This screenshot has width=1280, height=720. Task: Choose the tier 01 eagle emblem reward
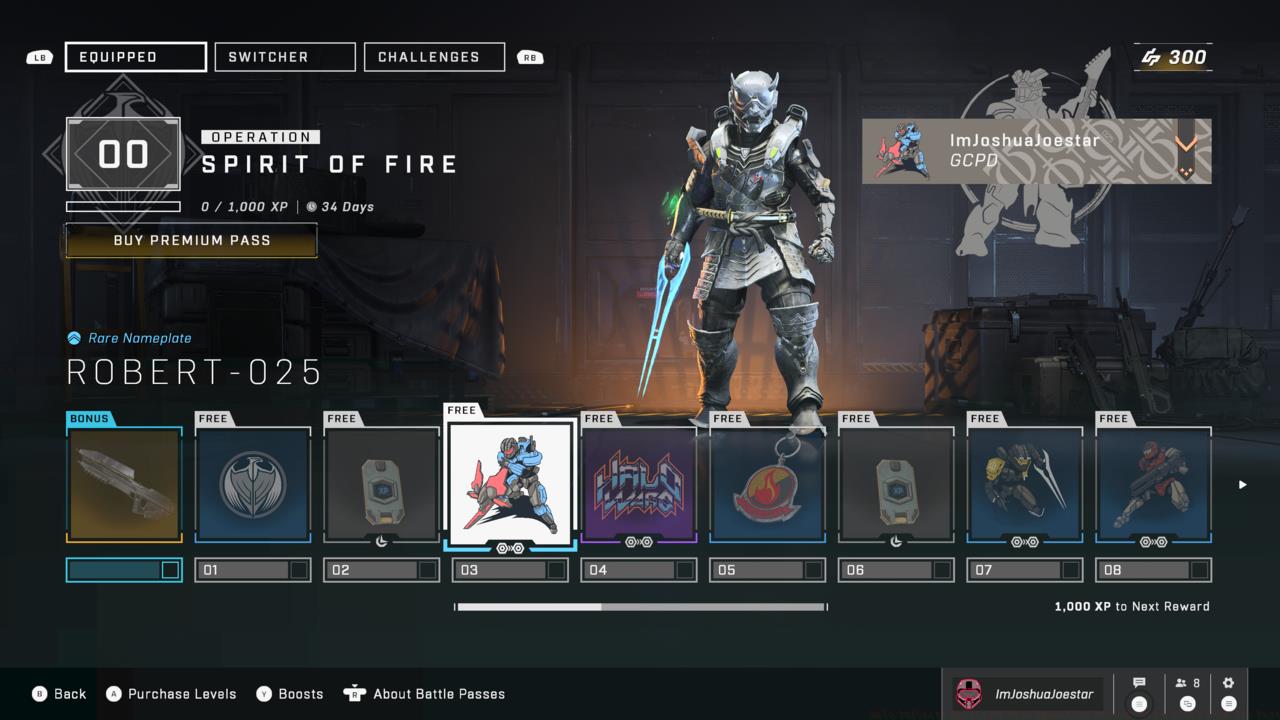[x=253, y=485]
